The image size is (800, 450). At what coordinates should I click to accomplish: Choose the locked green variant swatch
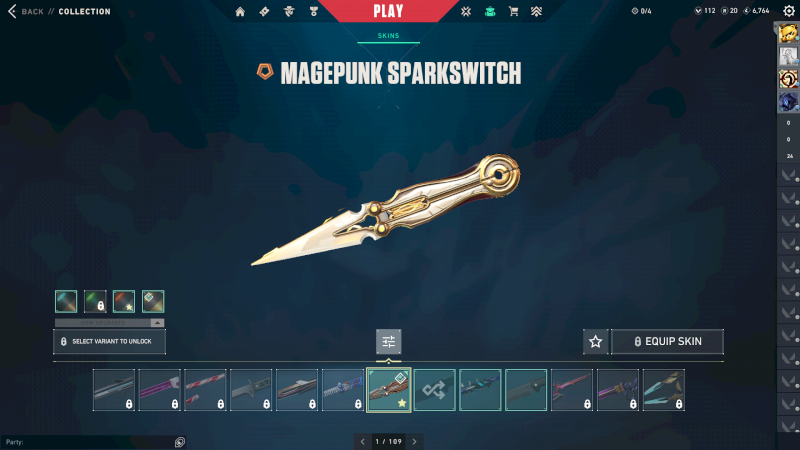[x=95, y=301]
